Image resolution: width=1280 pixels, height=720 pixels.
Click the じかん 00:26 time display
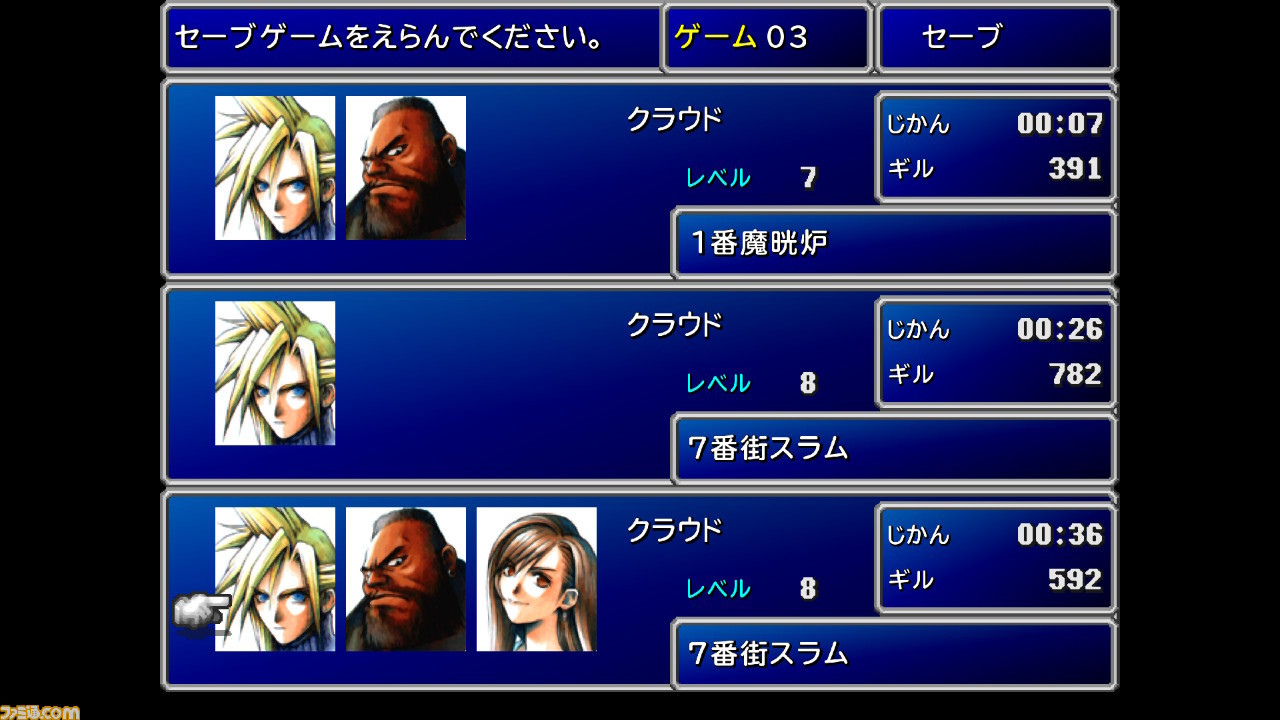pyautogui.click(x=995, y=328)
